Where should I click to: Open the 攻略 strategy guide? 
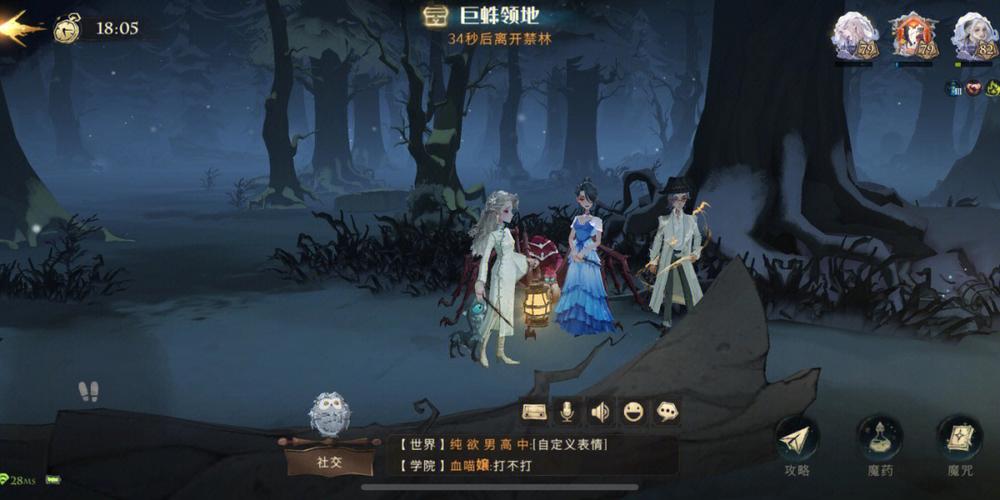click(797, 441)
